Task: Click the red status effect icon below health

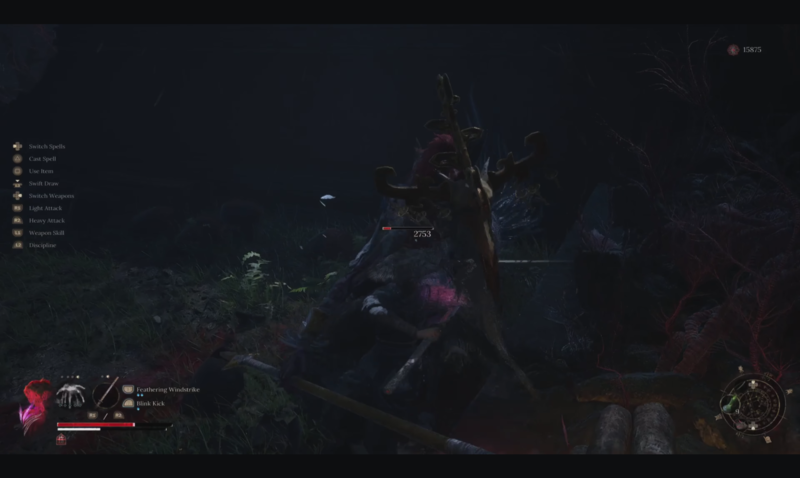Action: coord(62,438)
